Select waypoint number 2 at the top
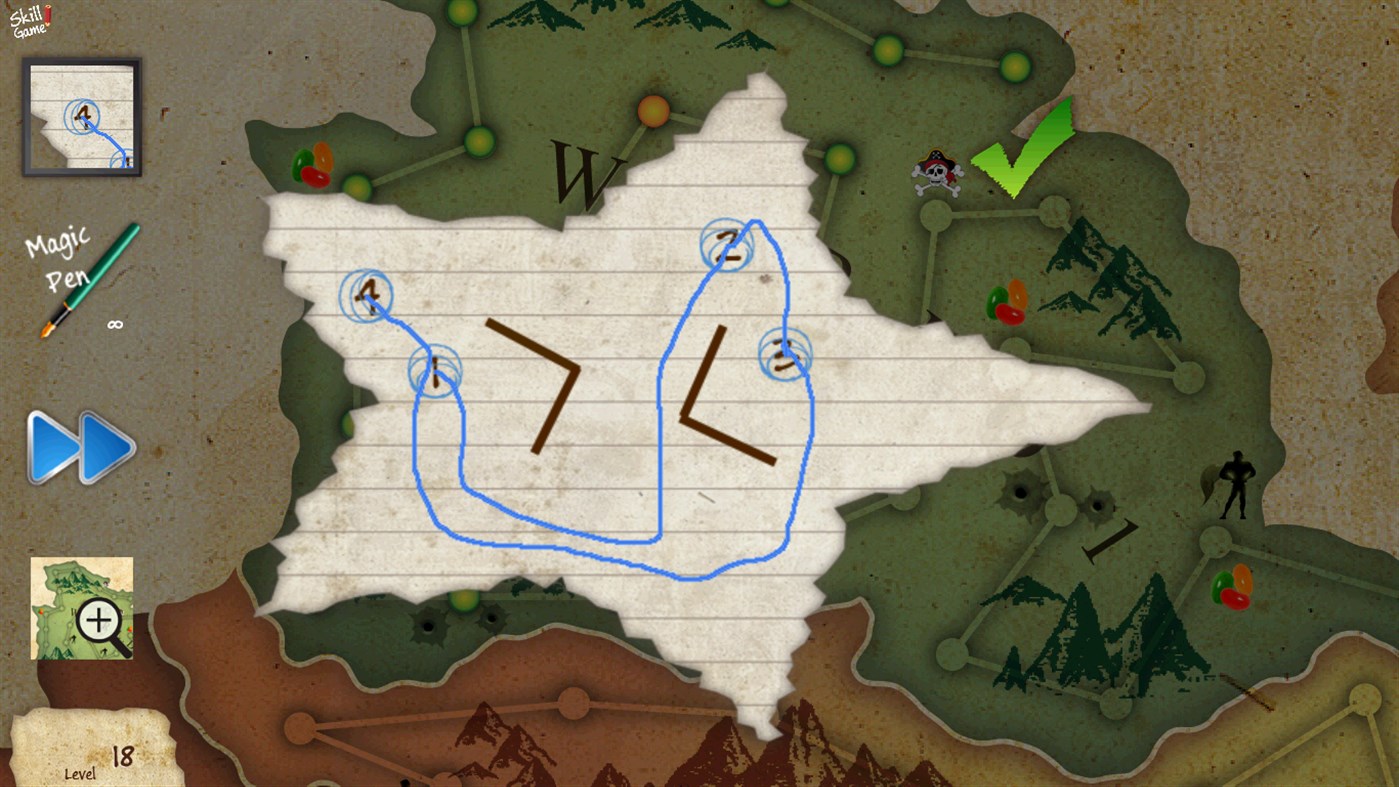1399x787 pixels. [727, 247]
